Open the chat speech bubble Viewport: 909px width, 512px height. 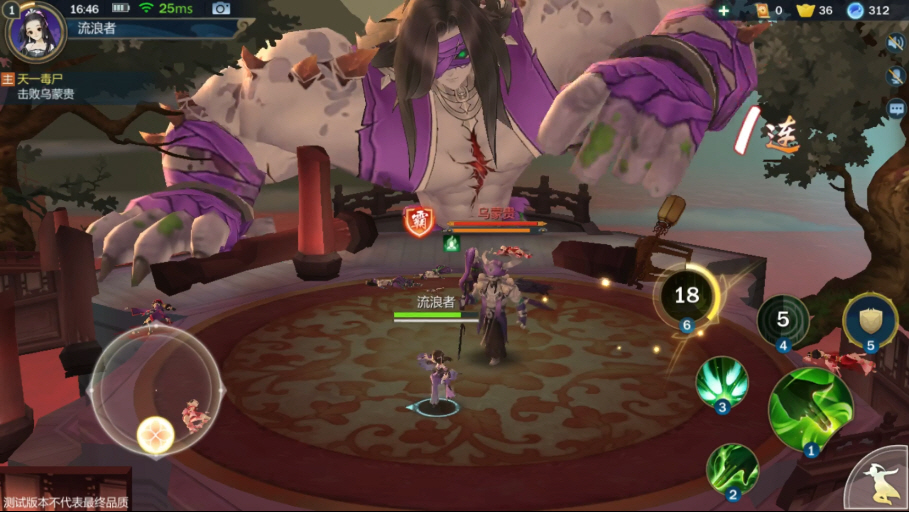tap(895, 108)
